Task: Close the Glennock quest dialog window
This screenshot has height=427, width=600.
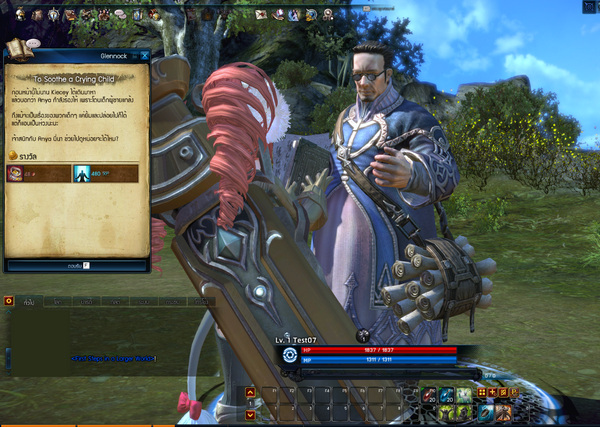Action: tap(144, 57)
